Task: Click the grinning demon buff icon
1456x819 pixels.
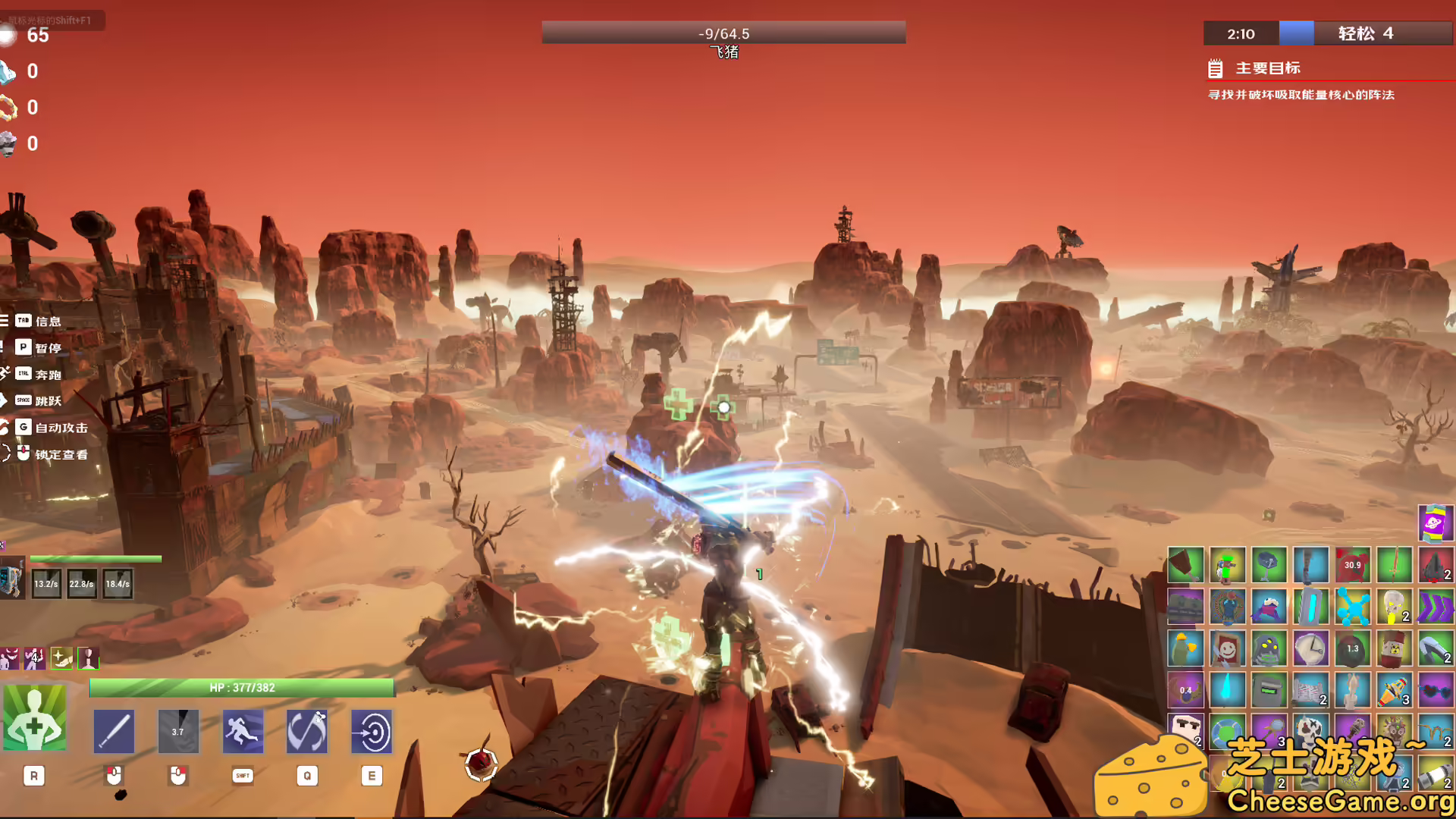Action: coord(9,658)
